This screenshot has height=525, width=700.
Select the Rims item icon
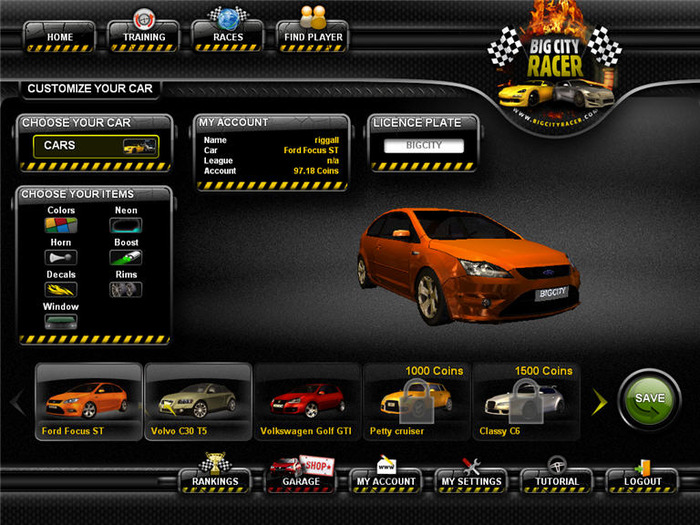click(x=126, y=290)
